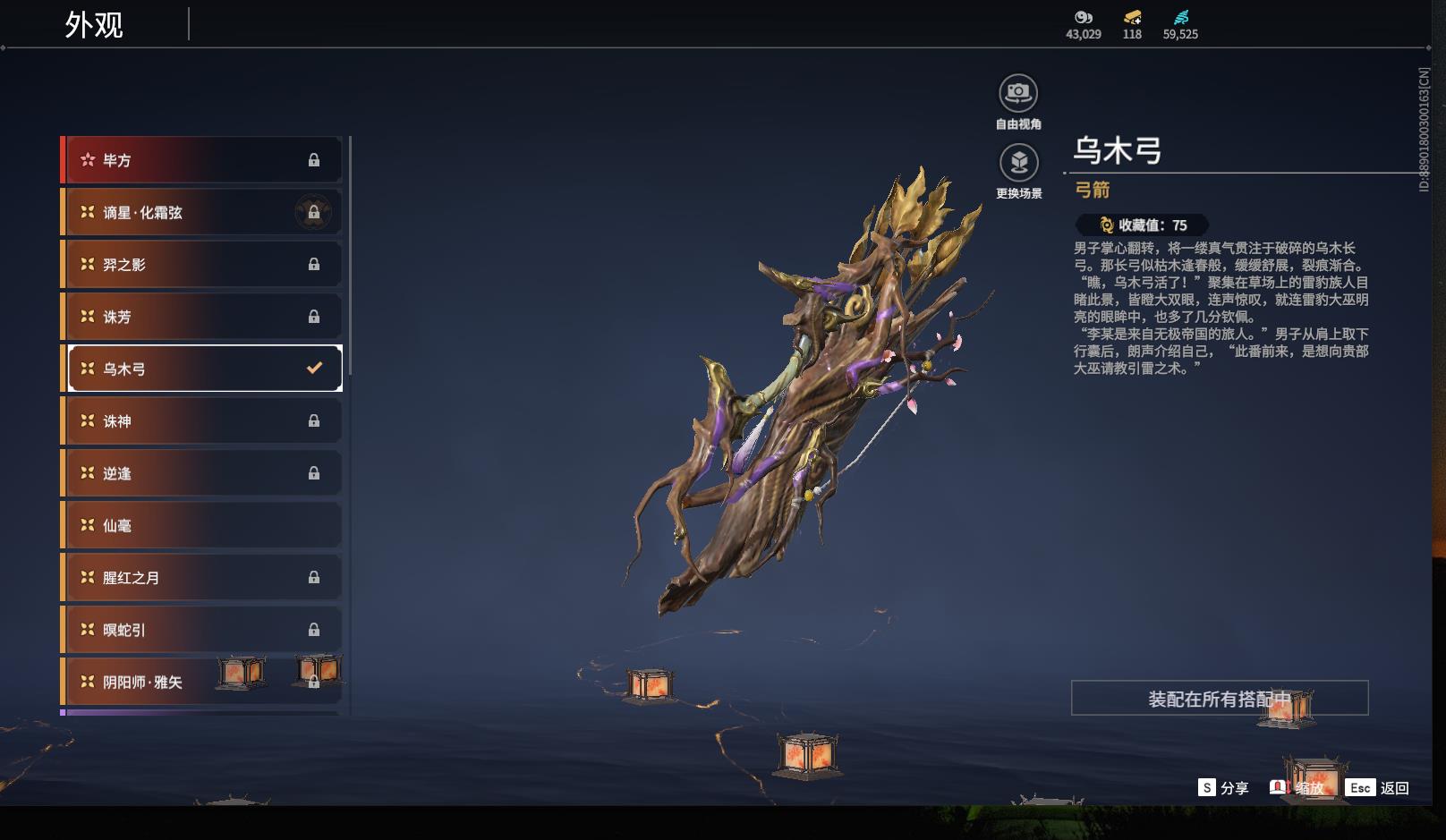Choose the 暝蛇引 skin entry
This screenshot has height=840, width=1446.
tap(202, 630)
